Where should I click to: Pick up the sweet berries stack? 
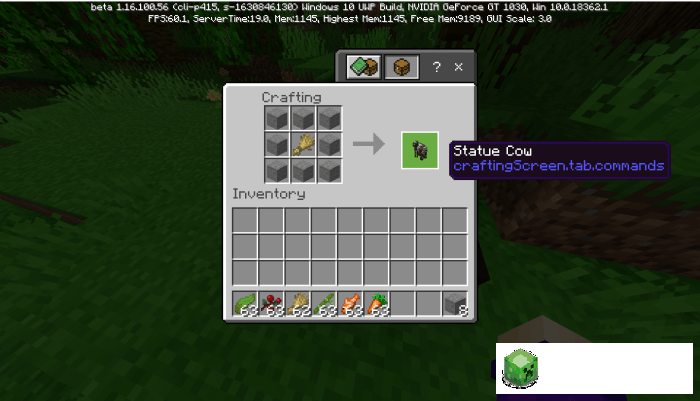[272, 303]
